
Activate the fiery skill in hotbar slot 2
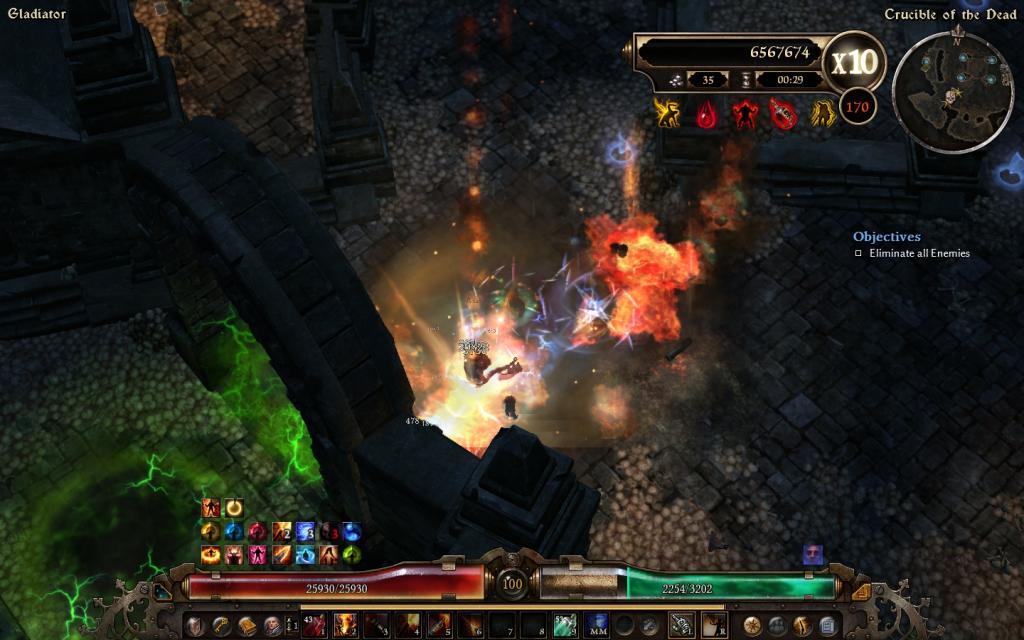[346, 626]
